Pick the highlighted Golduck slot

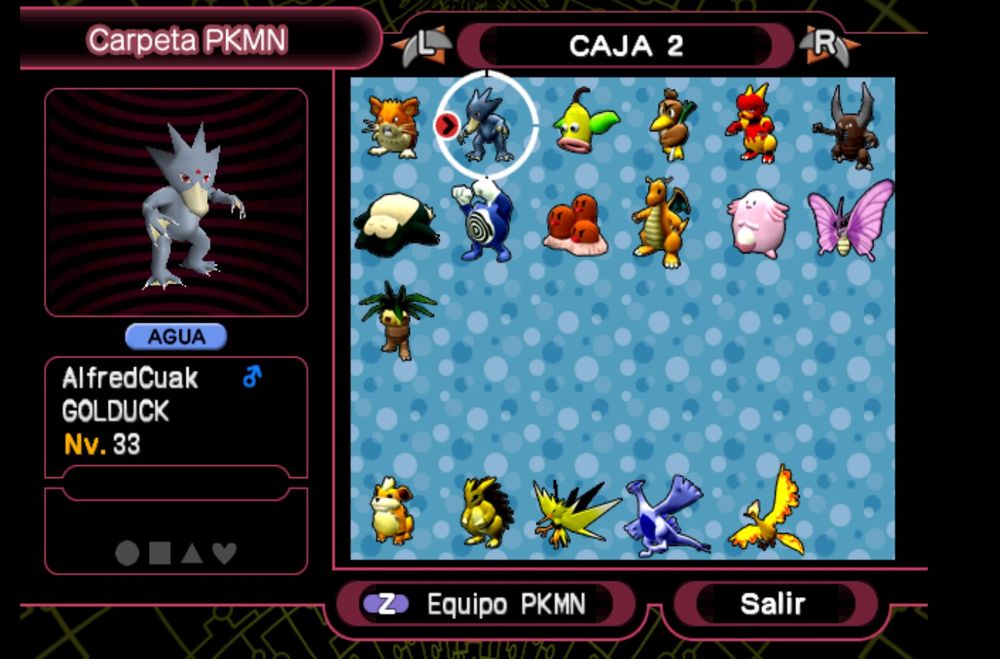[487, 126]
